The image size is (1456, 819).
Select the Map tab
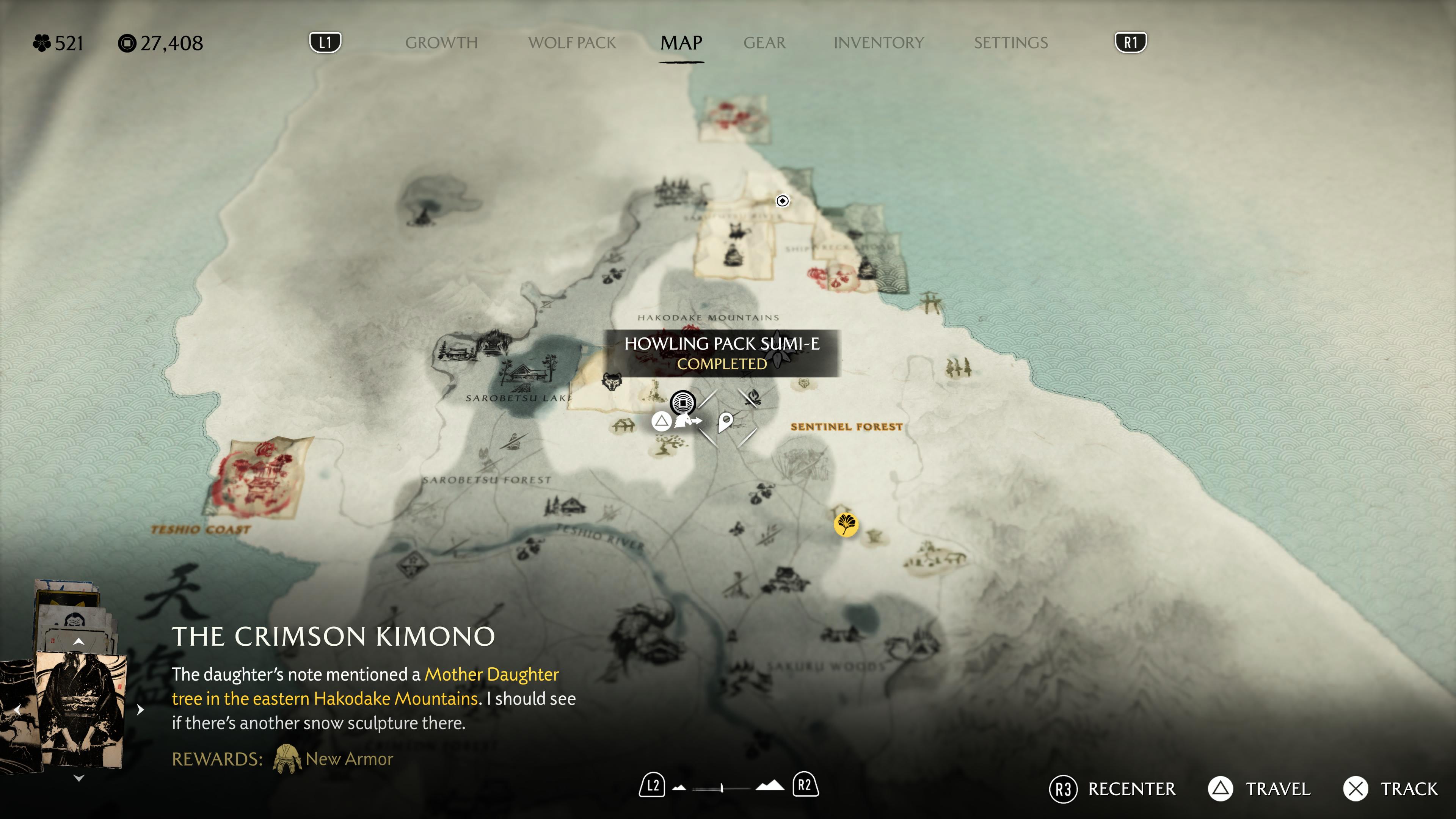pyautogui.click(x=681, y=43)
